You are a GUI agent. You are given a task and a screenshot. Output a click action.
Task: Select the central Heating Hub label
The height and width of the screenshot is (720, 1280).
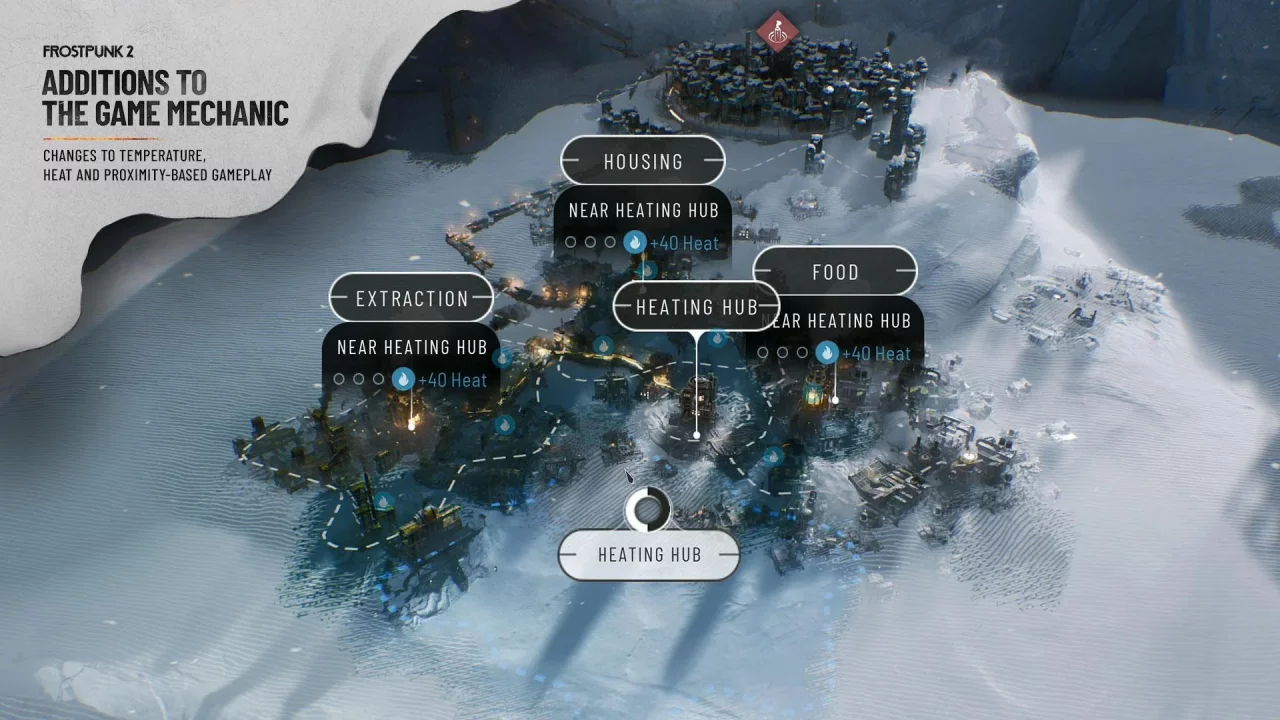(696, 307)
